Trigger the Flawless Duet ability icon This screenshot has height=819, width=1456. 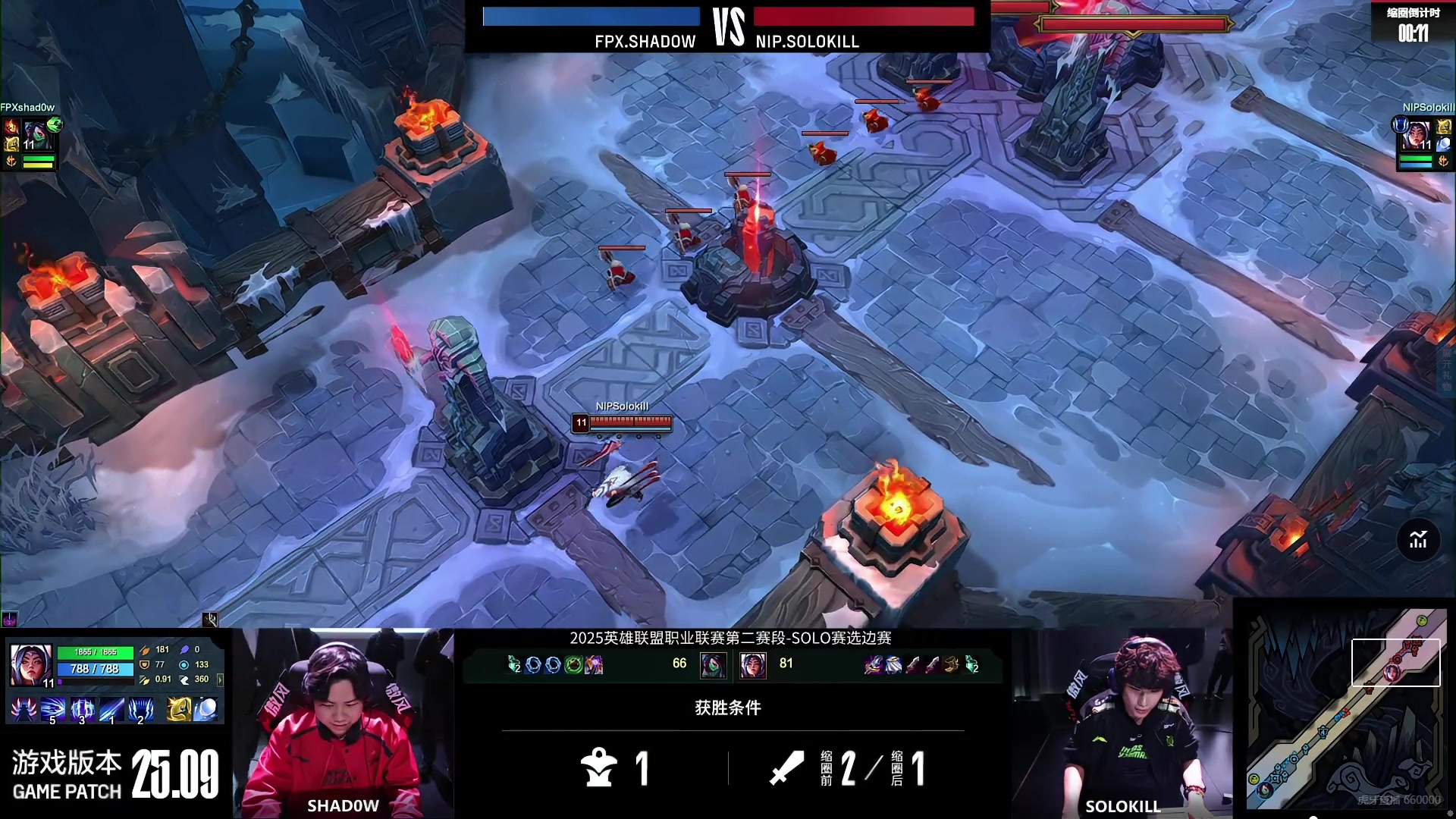(111, 710)
